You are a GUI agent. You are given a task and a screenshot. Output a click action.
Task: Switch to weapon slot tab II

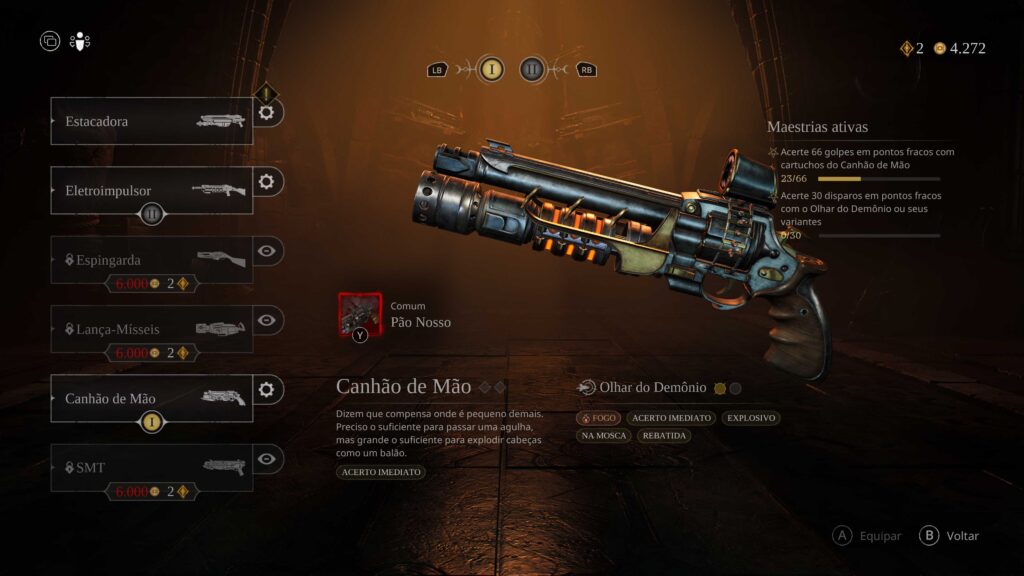(x=532, y=69)
